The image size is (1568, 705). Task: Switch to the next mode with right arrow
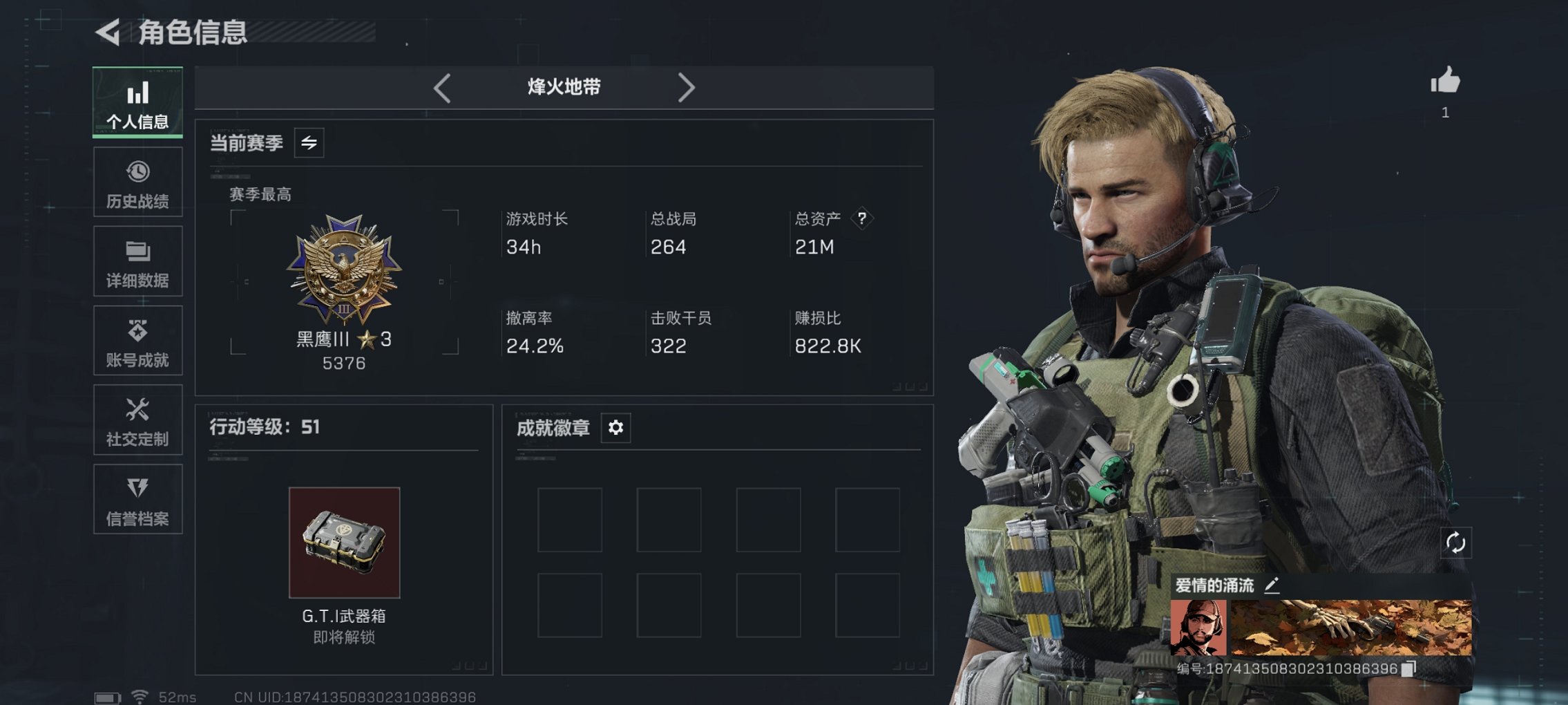click(x=687, y=86)
